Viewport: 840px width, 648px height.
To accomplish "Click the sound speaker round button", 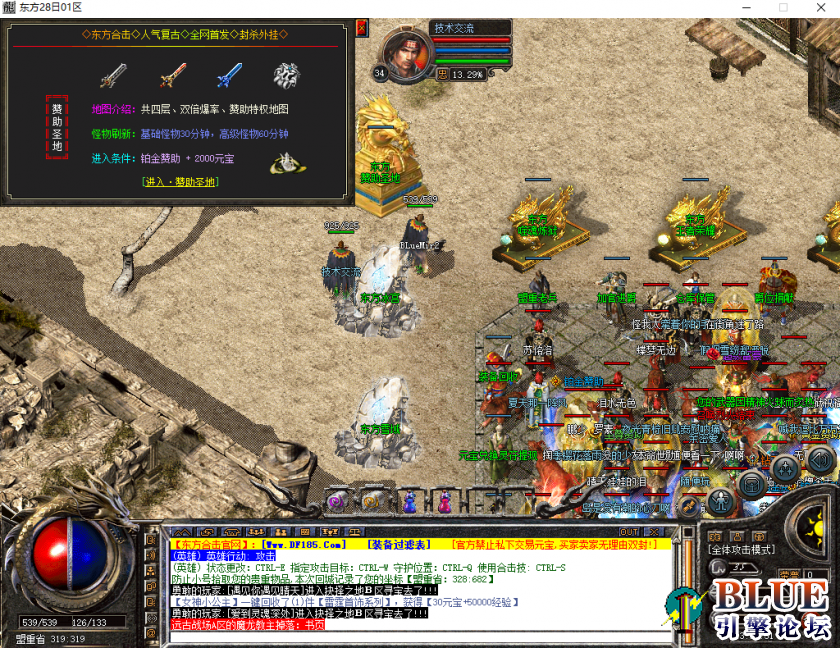I will [x=820, y=462].
